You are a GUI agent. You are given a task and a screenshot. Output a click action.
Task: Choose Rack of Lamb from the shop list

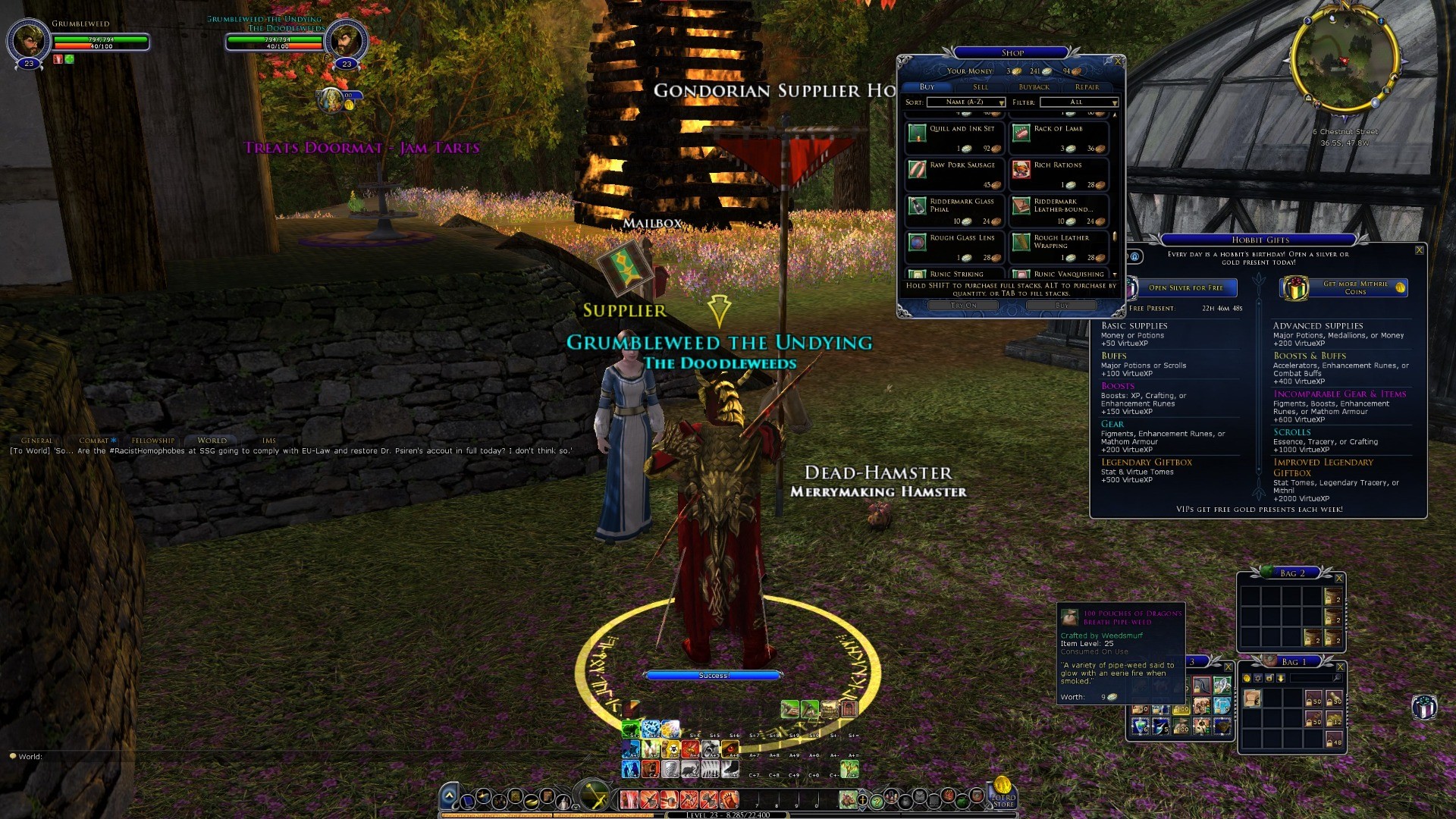click(x=1059, y=137)
